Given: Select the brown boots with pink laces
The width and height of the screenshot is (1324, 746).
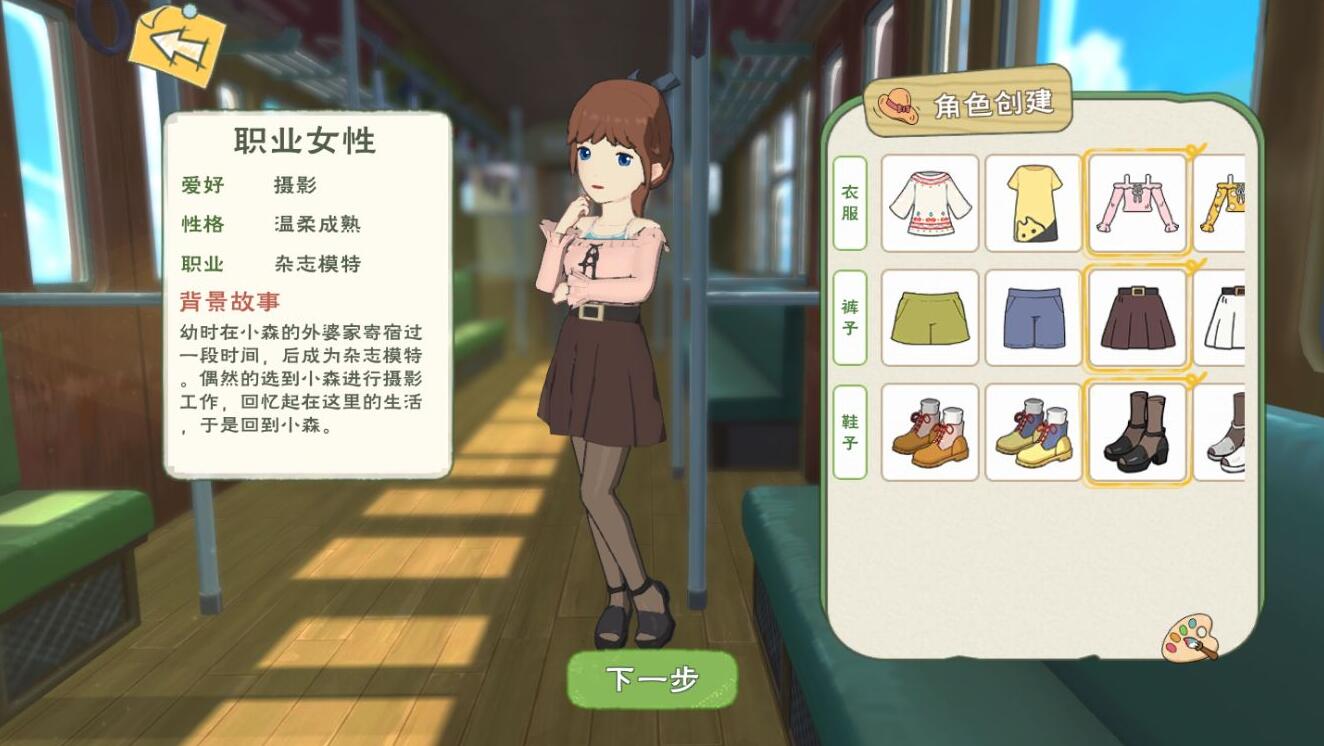Looking at the screenshot, I should [929, 430].
